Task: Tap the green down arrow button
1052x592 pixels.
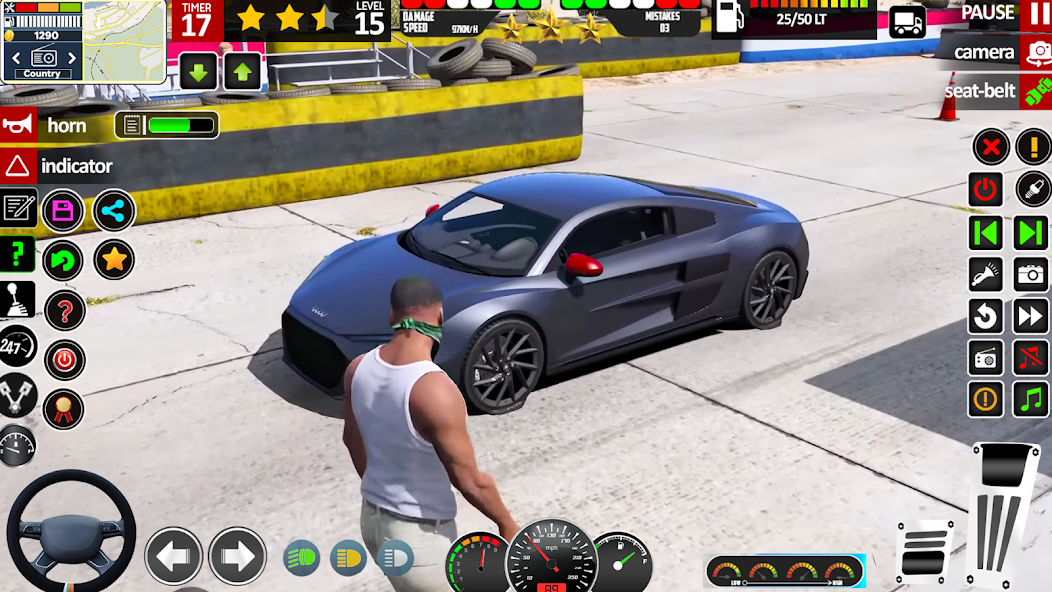Action: 198,72
